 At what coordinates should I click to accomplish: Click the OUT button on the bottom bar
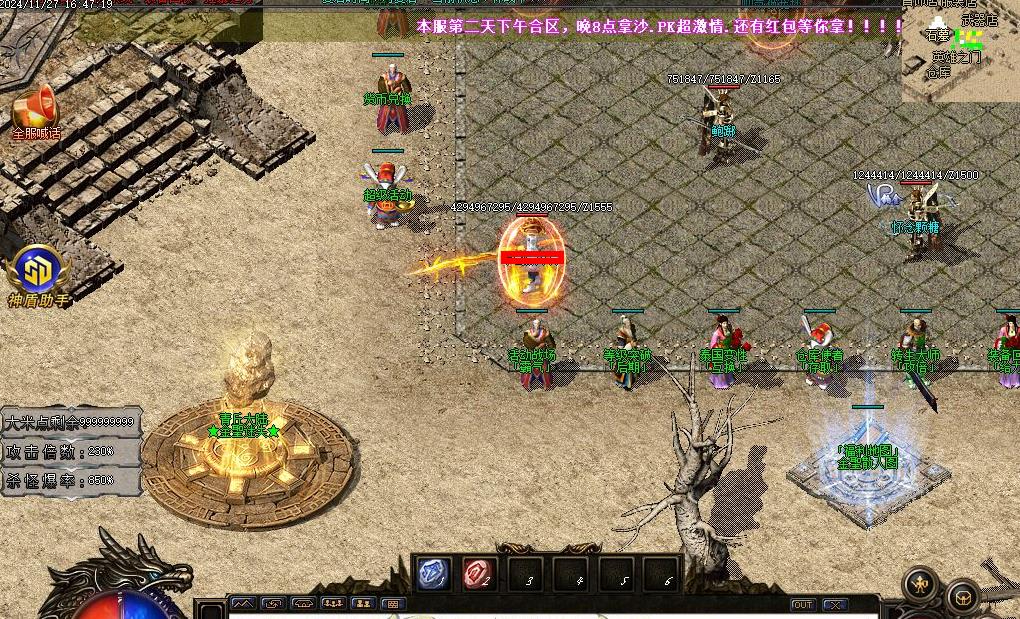pyautogui.click(x=802, y=605)
